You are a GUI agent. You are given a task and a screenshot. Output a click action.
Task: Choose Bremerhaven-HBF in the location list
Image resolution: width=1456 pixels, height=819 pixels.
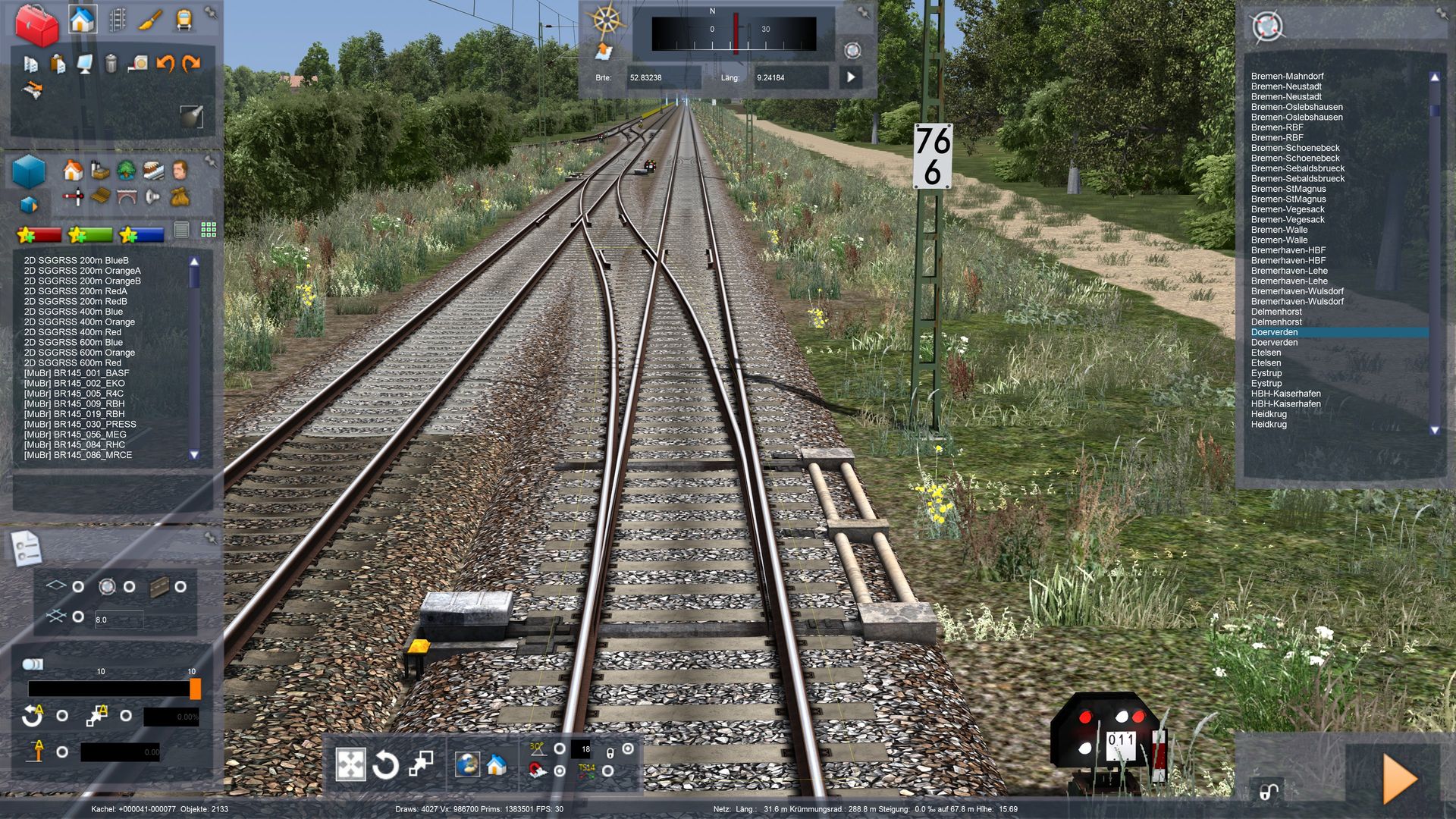[1288, 250]
